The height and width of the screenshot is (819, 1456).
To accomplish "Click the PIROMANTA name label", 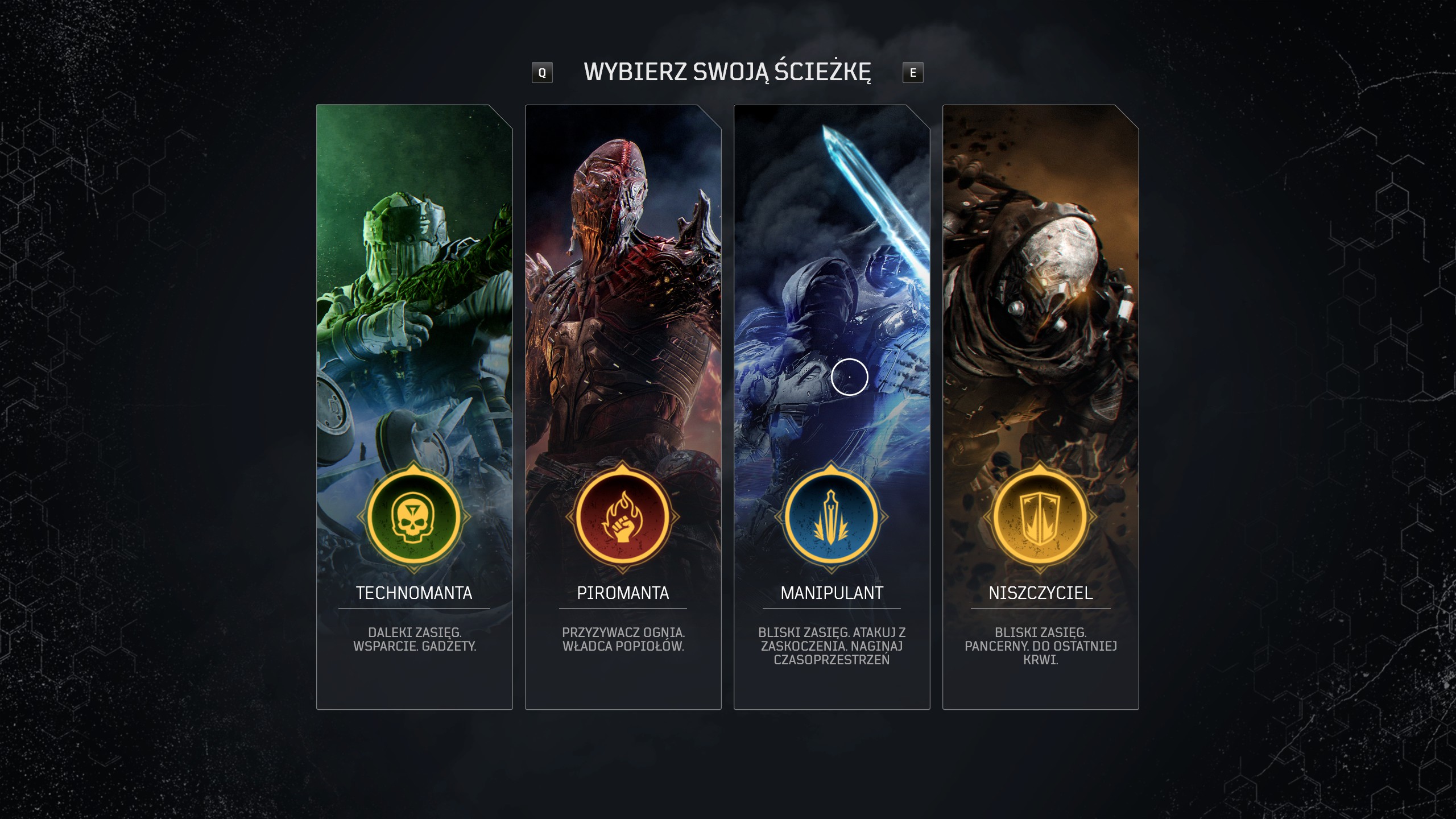I will (623, 593).
